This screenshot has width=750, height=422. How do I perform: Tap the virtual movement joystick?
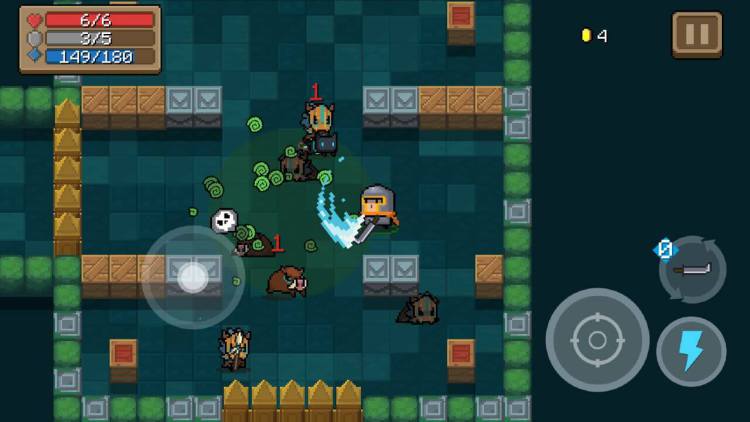tap(192, 277)
